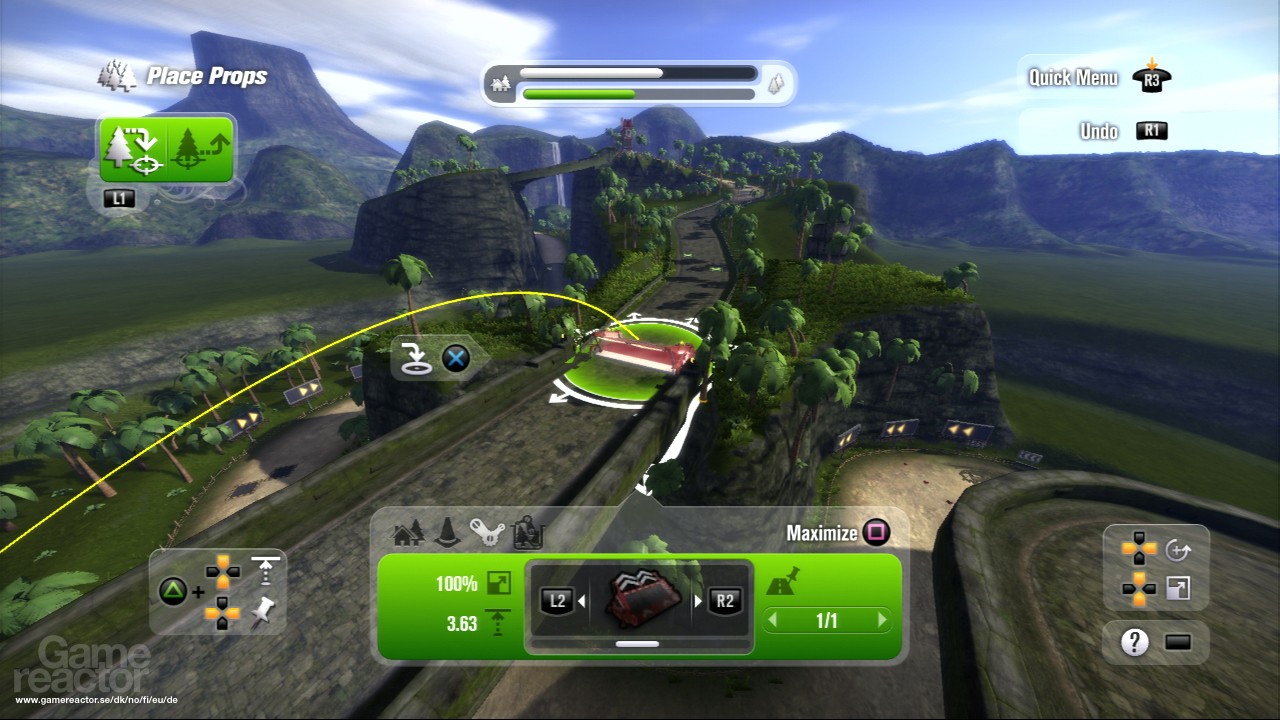Click the green prop budget progress bar
This screenshot has width=1280, height=720.
[638, 93]
